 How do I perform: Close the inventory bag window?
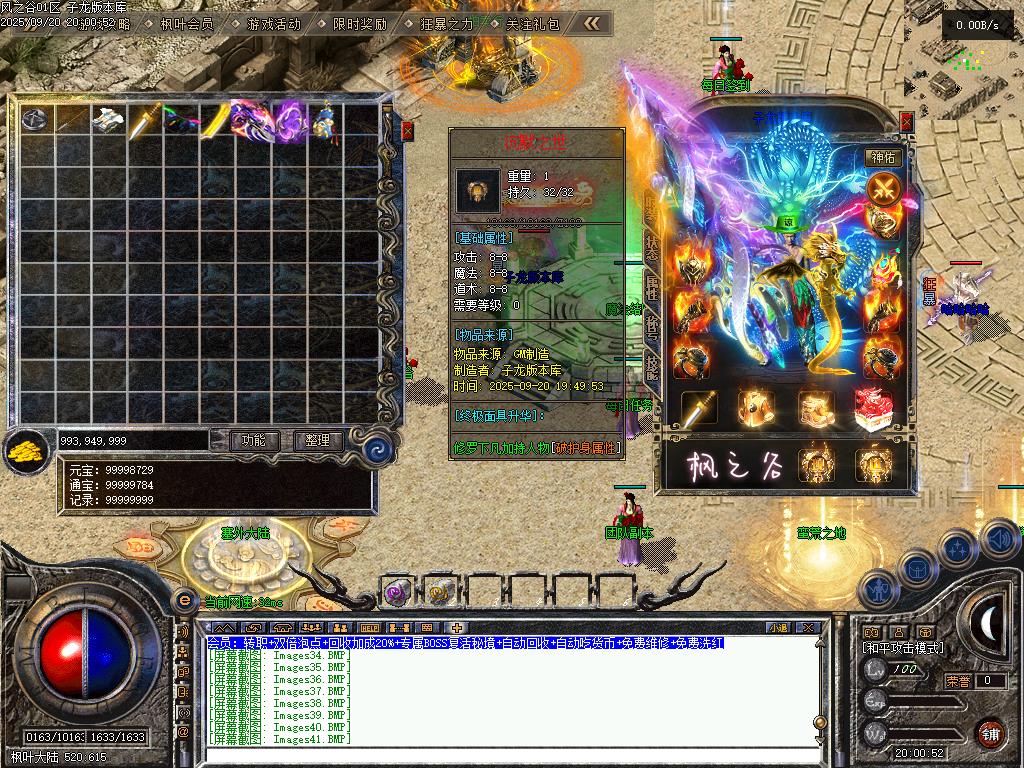click(407, 131)
